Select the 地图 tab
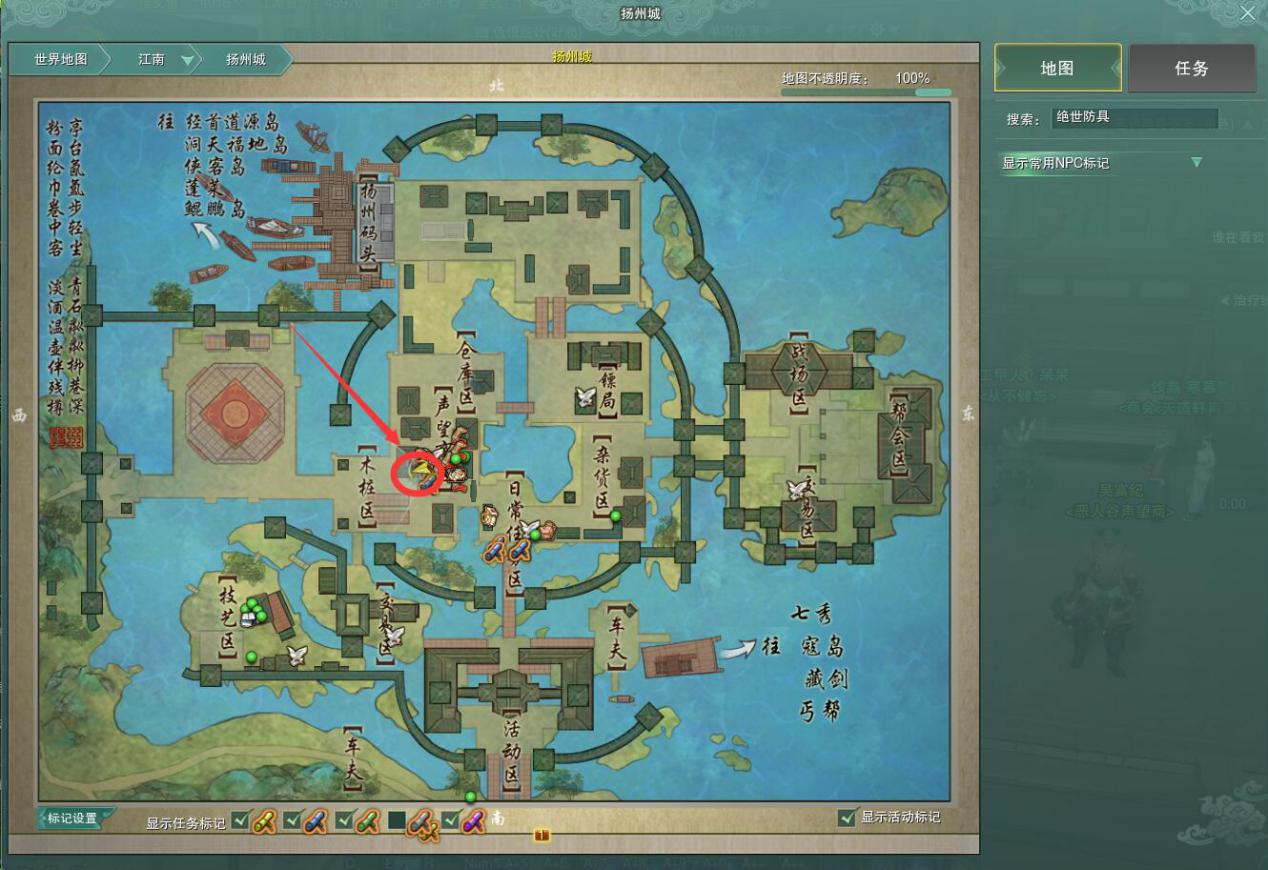The image size is (1268, 870). click(1057, 68)
